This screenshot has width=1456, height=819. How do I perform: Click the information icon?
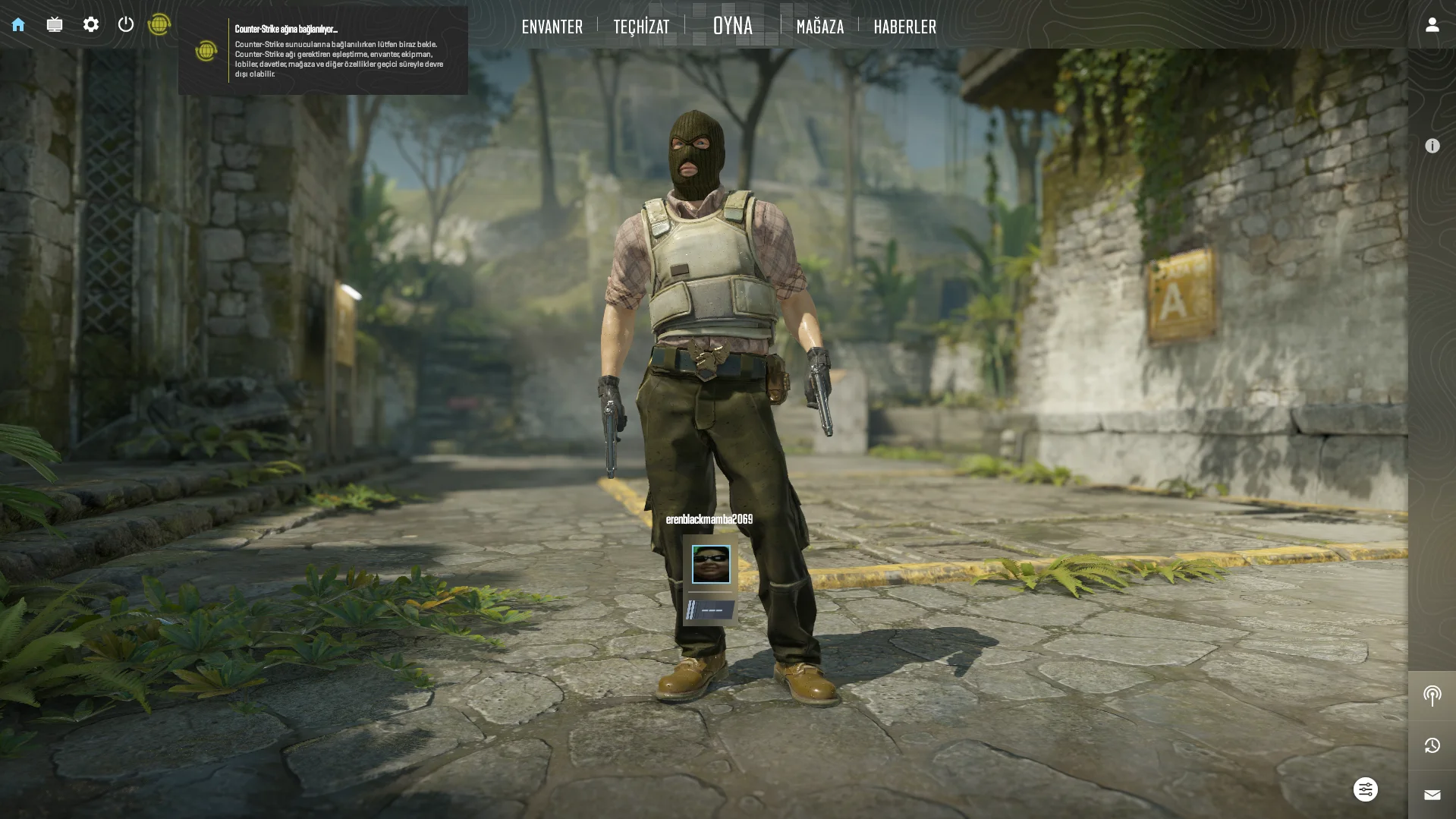[x=1432, y=146]
